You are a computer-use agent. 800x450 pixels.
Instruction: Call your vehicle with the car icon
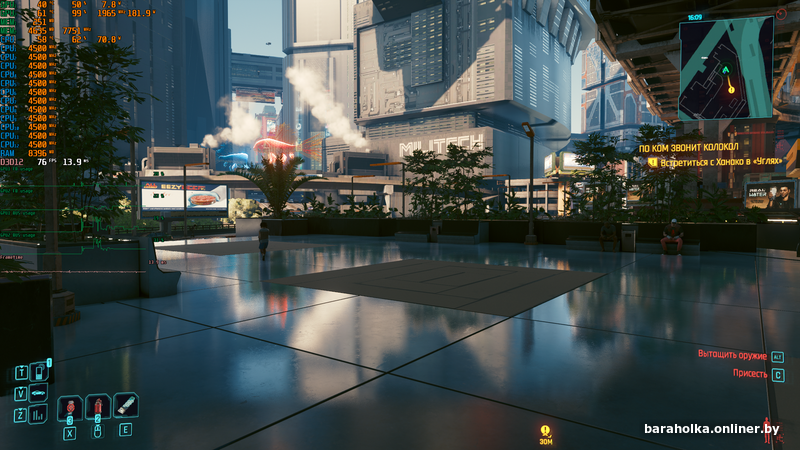tap(38, 393)
